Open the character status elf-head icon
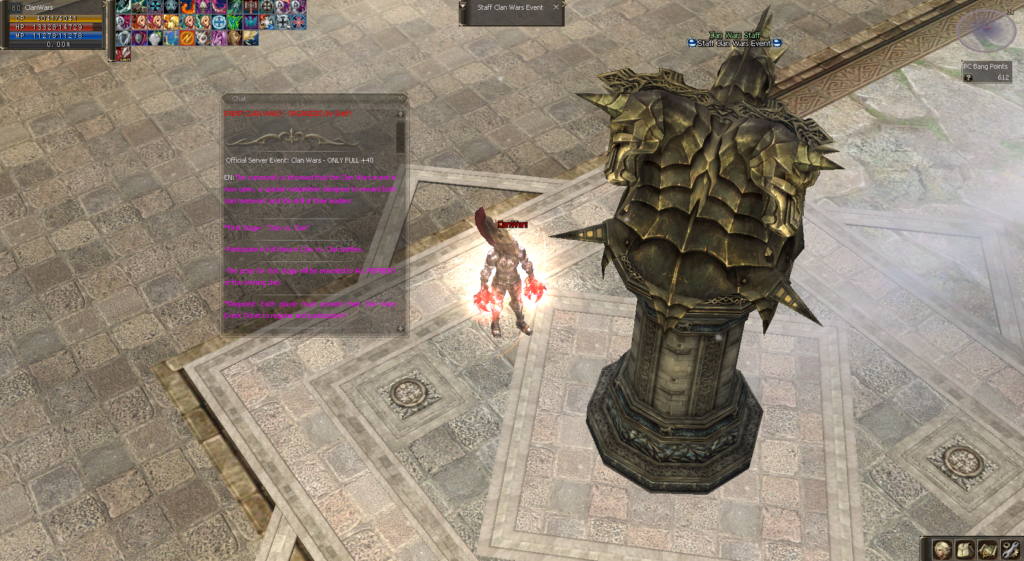Image resolution: width=1024 pixels, height=561 pixels. 942,548
